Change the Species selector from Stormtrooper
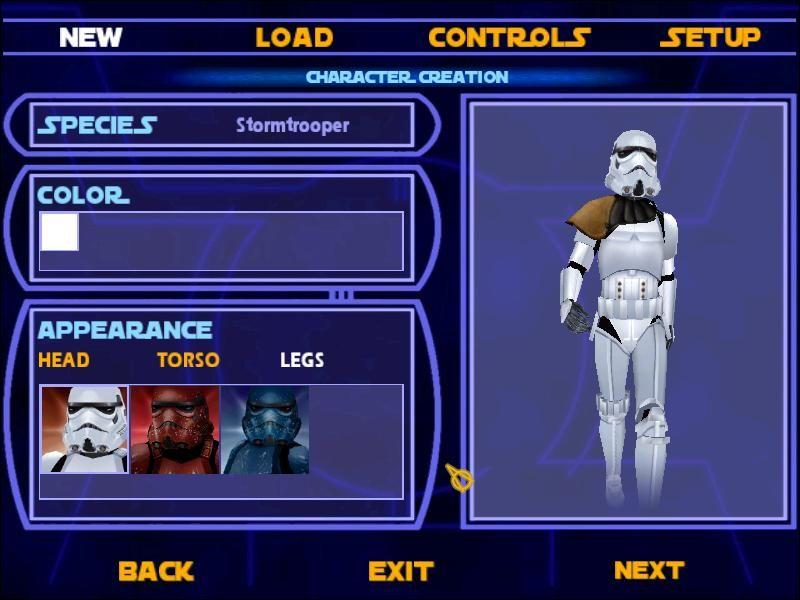The height and width of the screenshot is (600, 800). click(x=292, y=126)
